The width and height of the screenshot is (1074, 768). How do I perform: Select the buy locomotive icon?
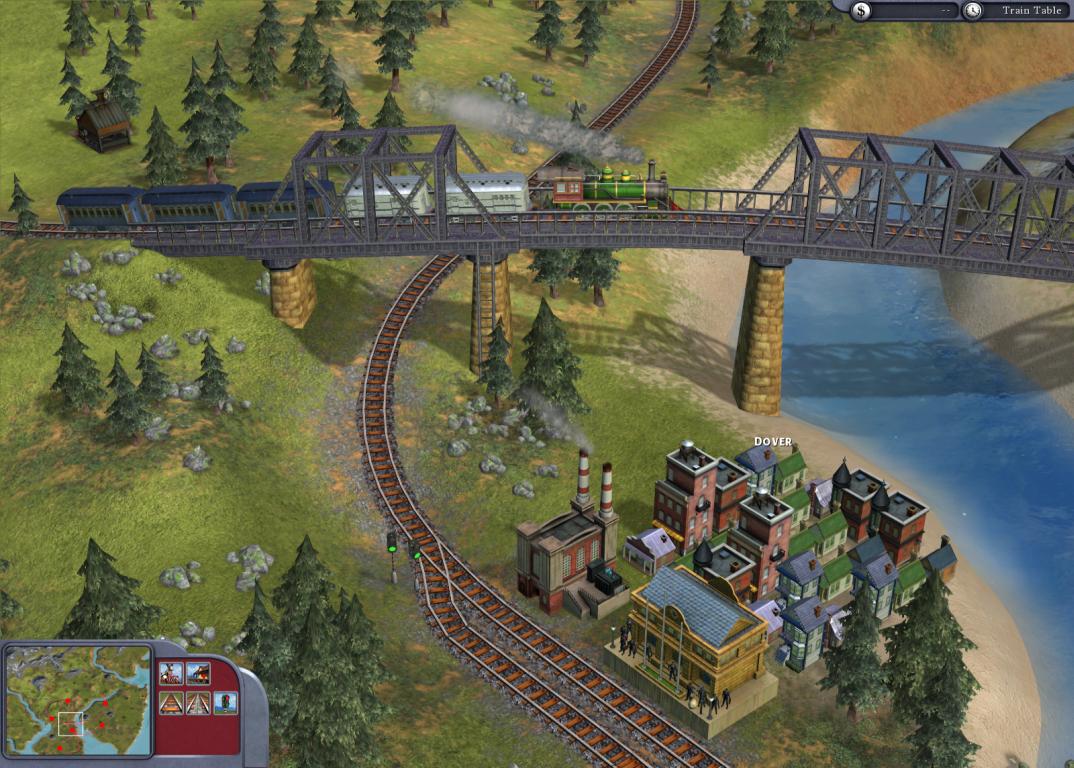coord(170,673)
